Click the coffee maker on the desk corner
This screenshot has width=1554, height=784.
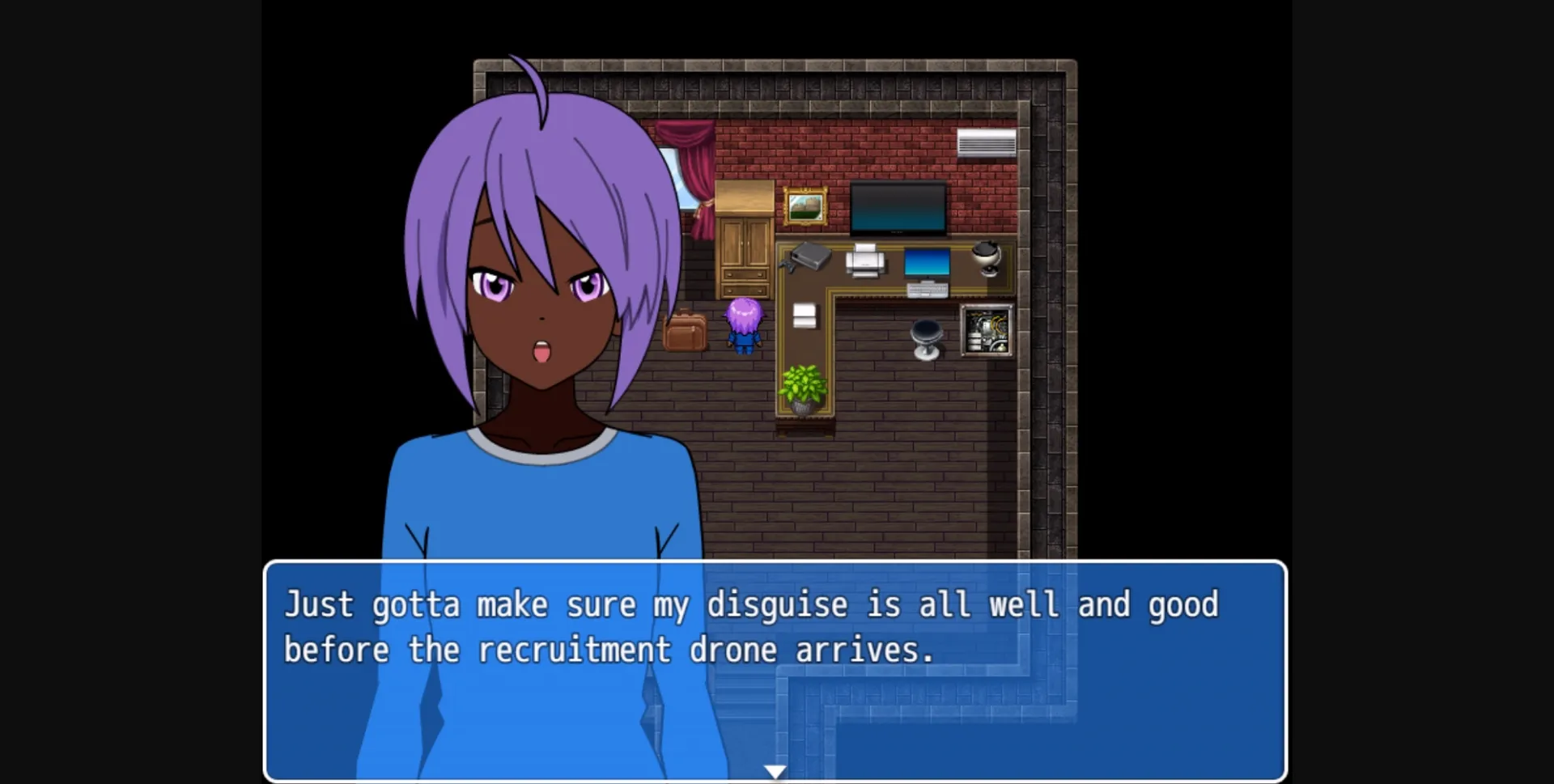[985, 257]
